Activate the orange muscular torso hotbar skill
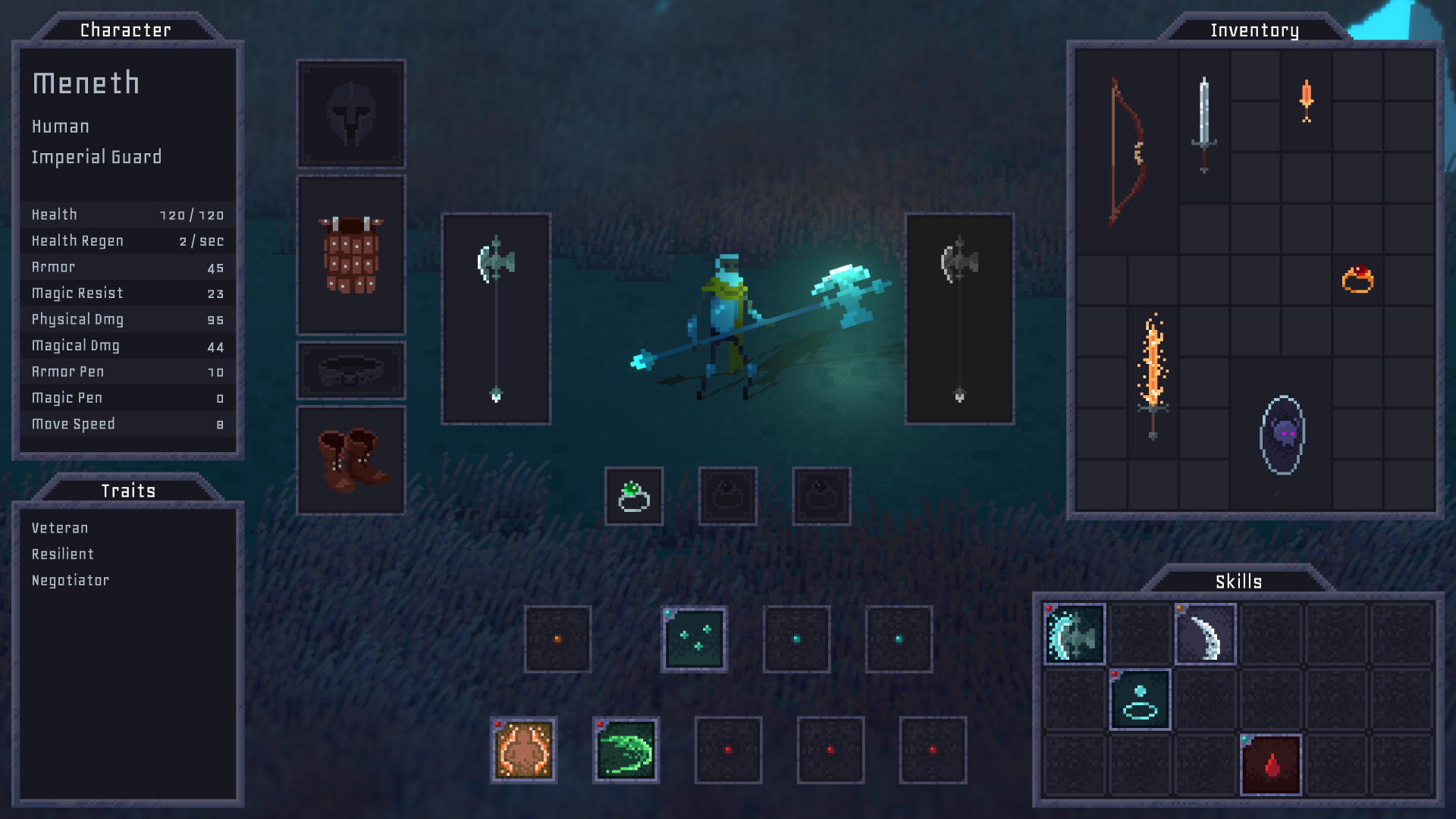Image resolution: width=1456 pixels, height=819 pixels. tap(524, 750)
